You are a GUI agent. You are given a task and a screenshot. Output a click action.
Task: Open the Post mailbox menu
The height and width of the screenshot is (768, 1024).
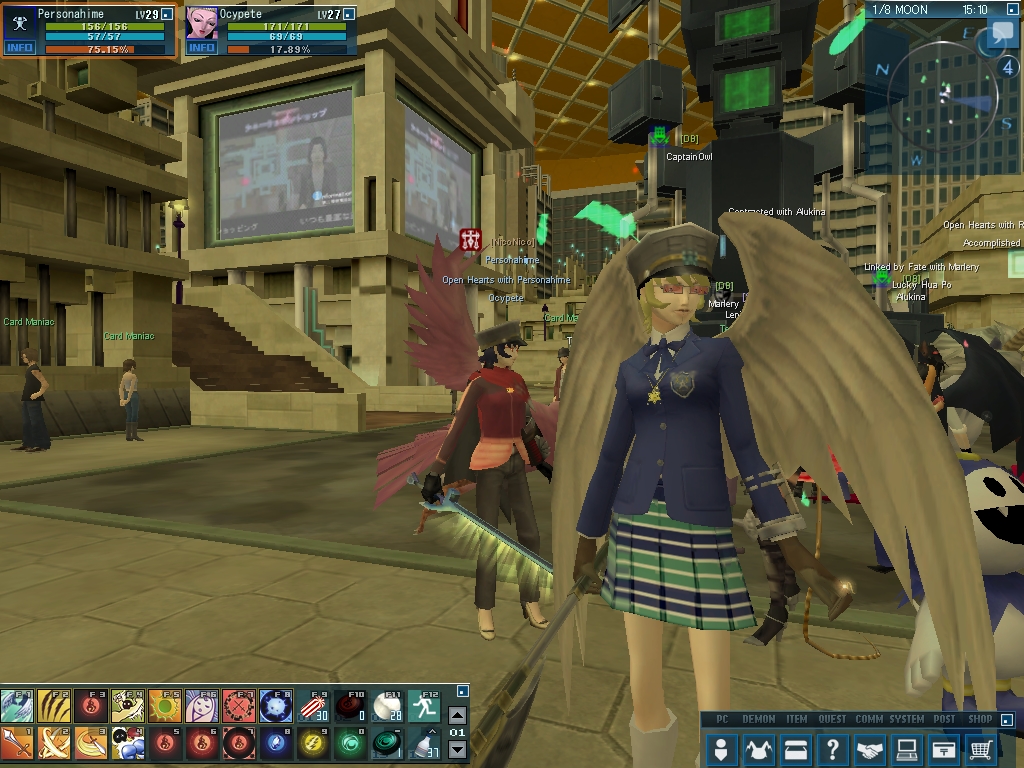[x=944, y=748]
